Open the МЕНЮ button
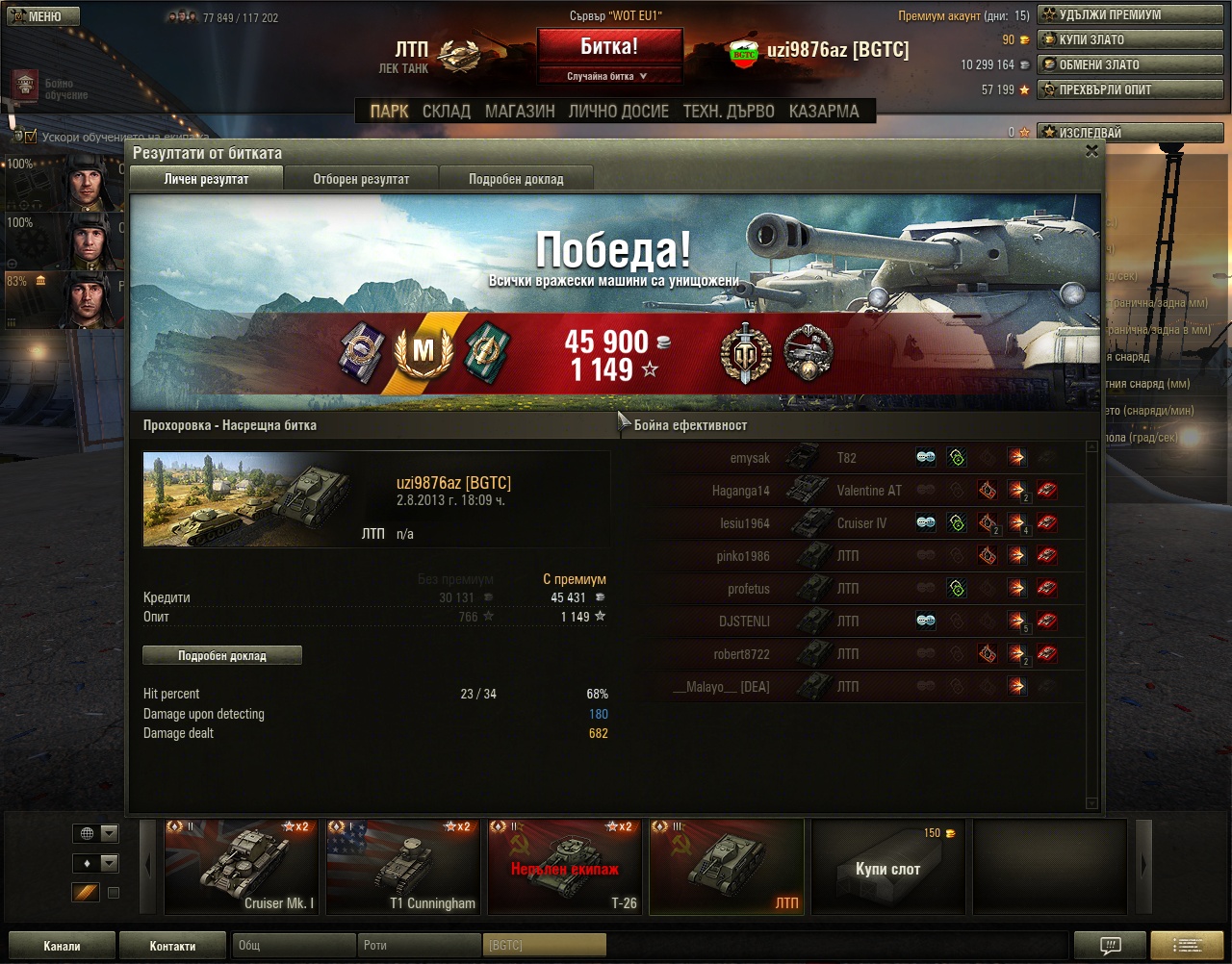This screenshot has height=964, width=1232. (x=40, y=16)
